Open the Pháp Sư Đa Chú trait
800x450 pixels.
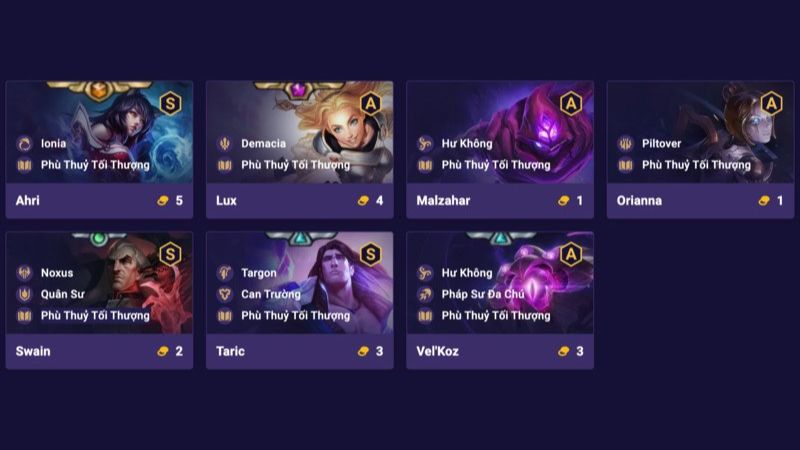(x=482, y=294)
